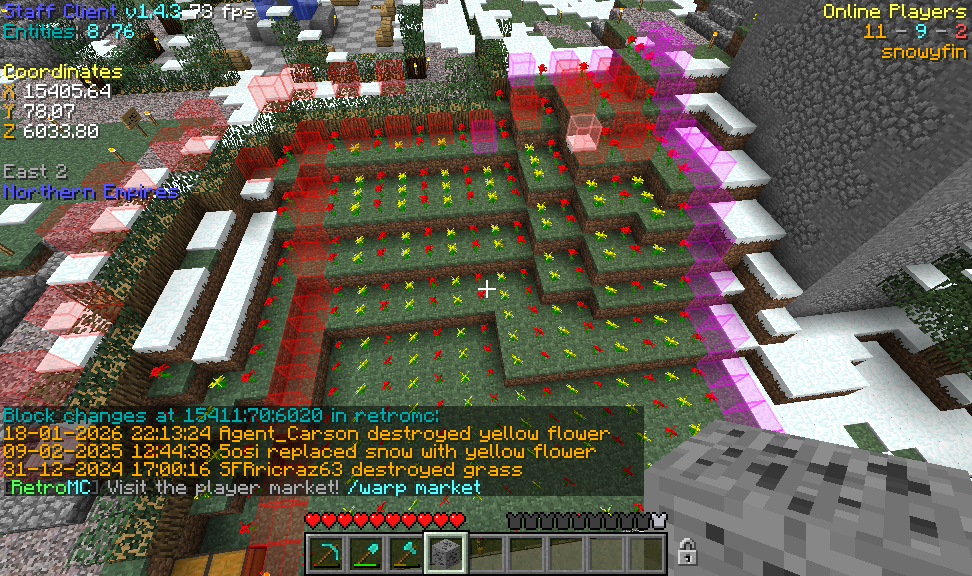Toggle the padlock icon beside the hotbar
Screen dimensions: 972x576
[687, 550]
